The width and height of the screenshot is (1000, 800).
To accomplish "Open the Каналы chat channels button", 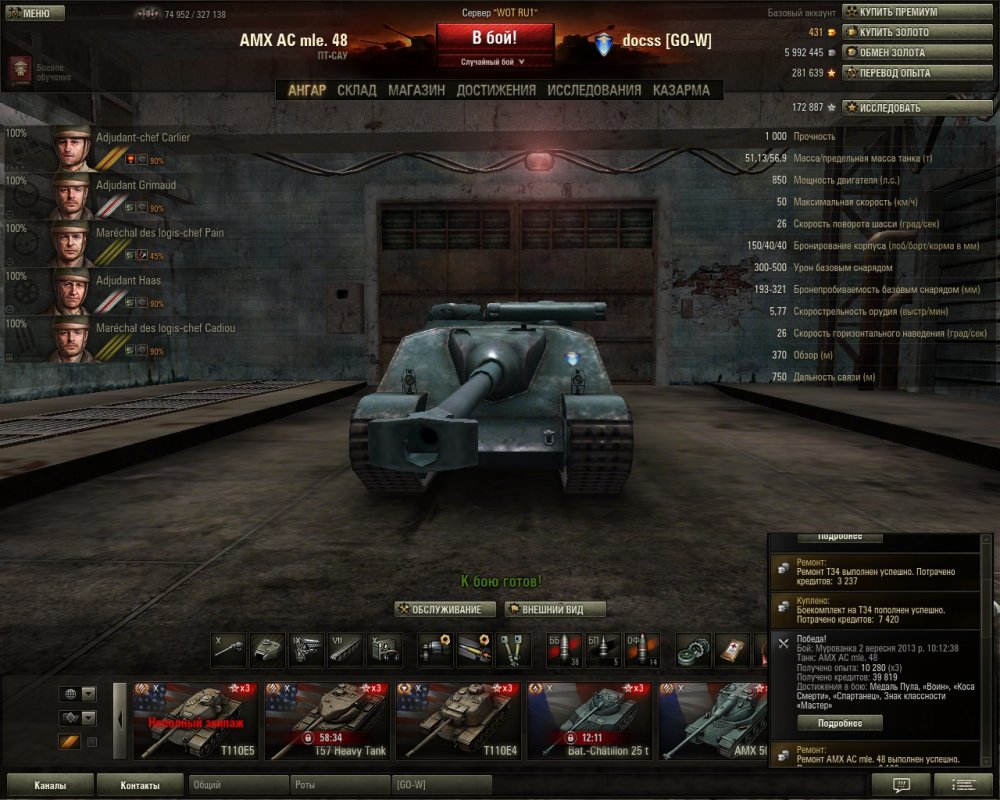I will coord(50,785).
